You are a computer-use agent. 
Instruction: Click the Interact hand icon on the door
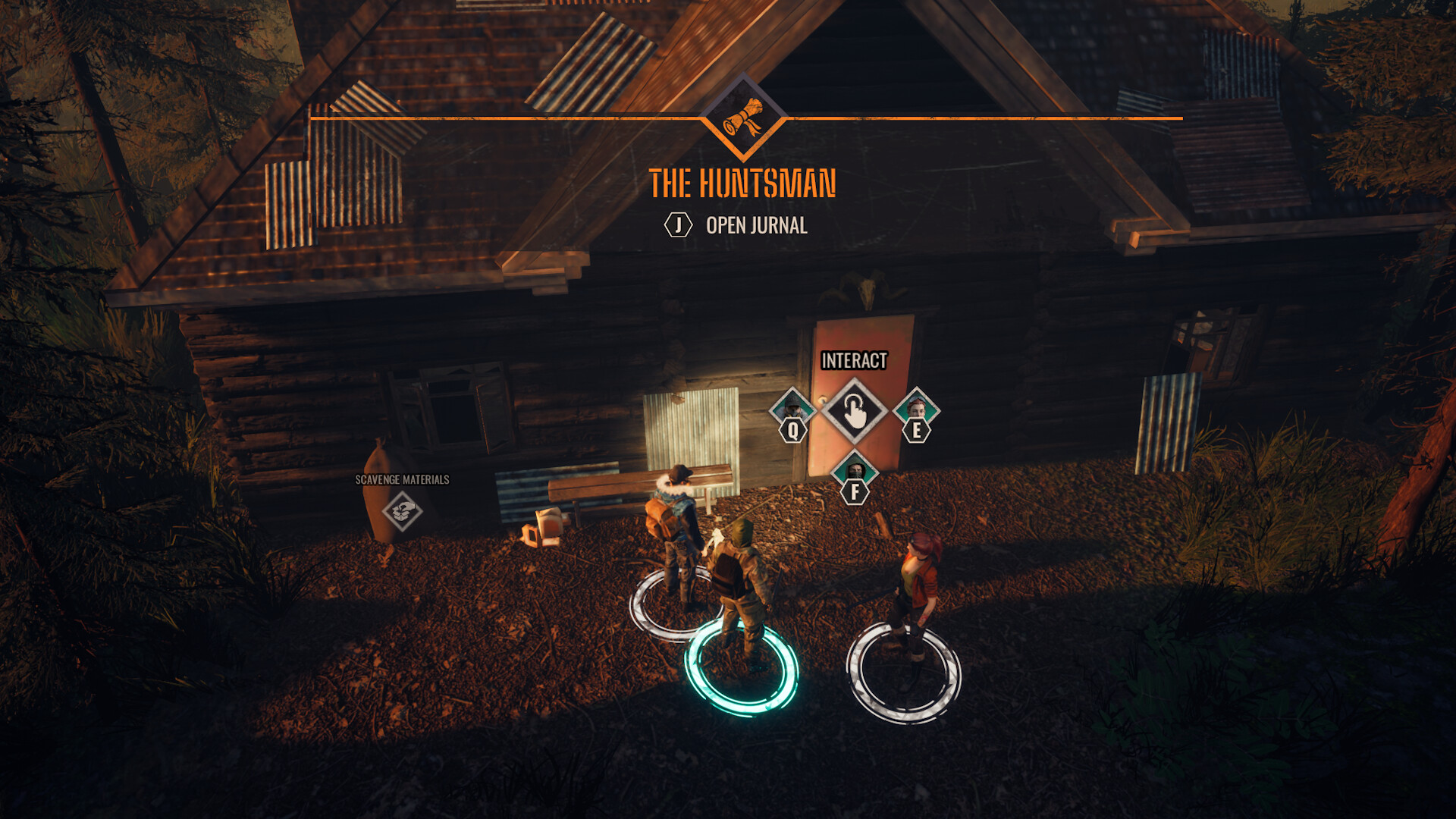(x=855, y=412)
